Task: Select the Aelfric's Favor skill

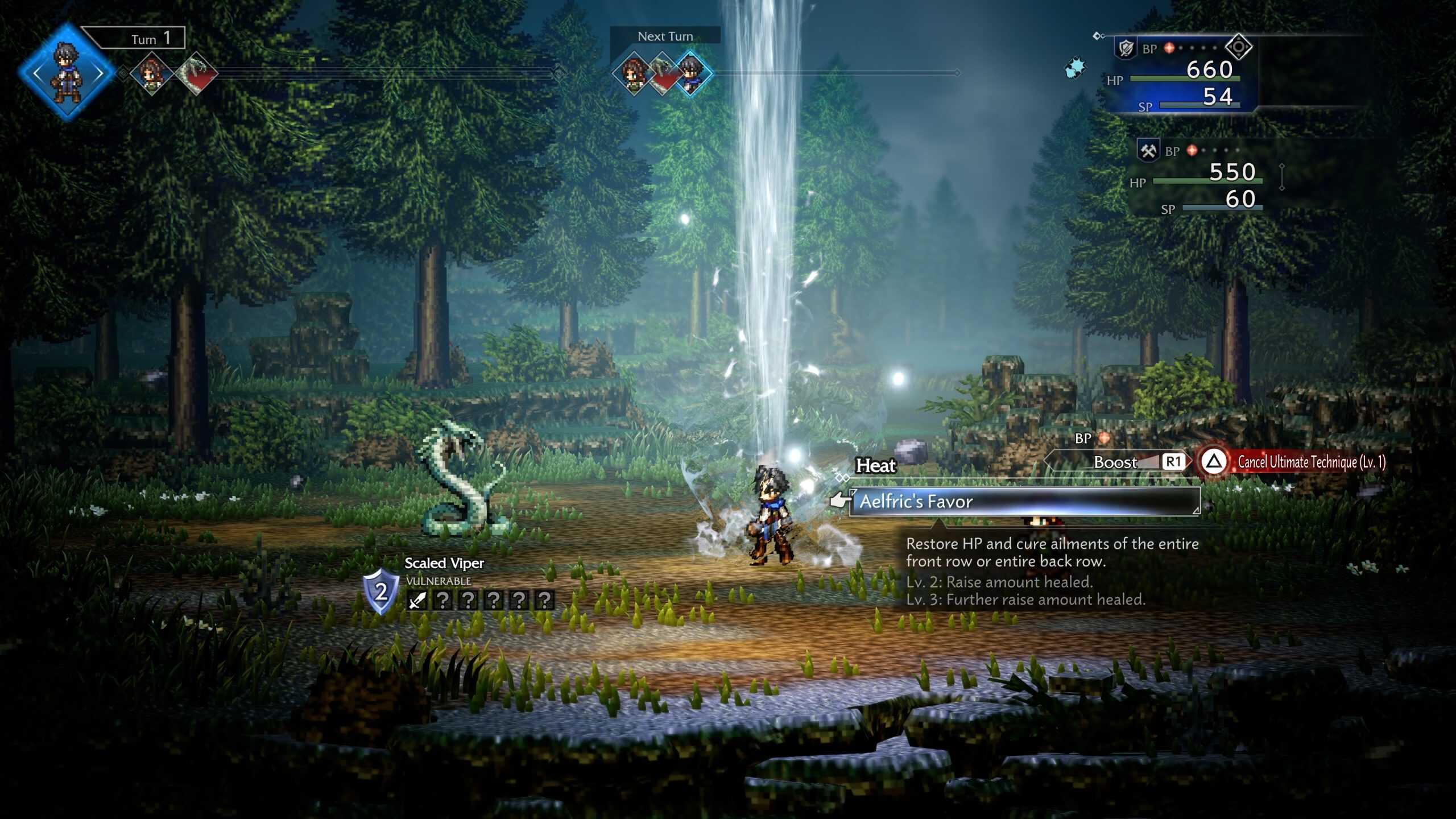Action: [x=1024, y=502]
